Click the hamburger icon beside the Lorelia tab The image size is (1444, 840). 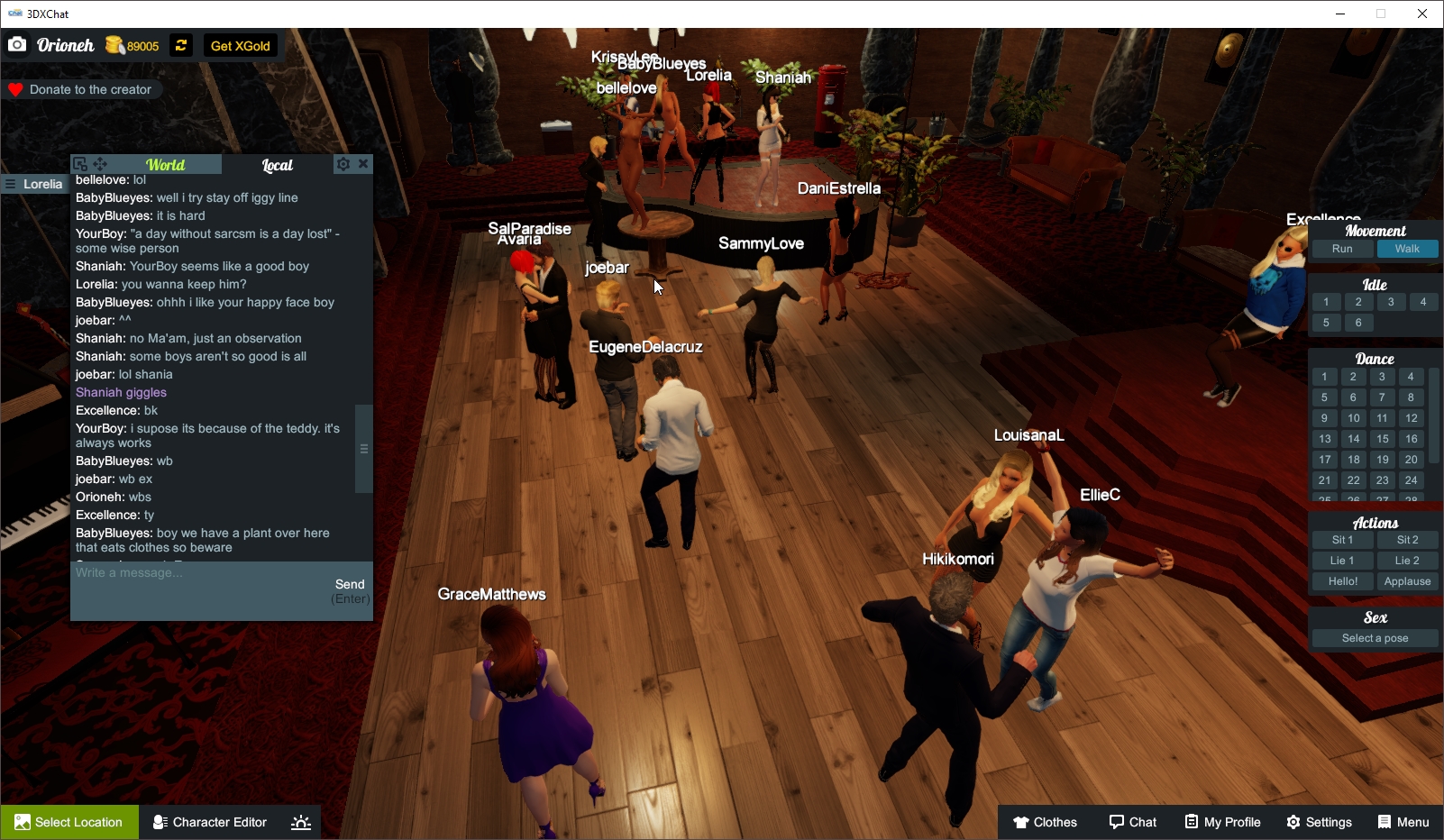point(9,184)
